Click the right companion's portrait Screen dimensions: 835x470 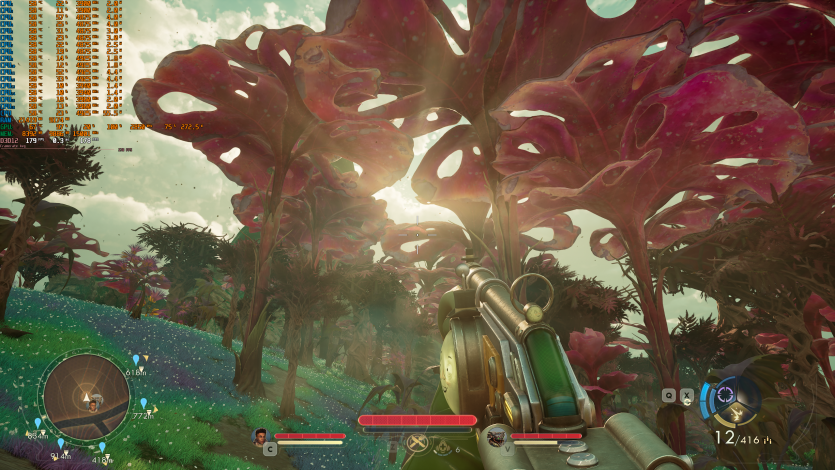tap(494, 436)
